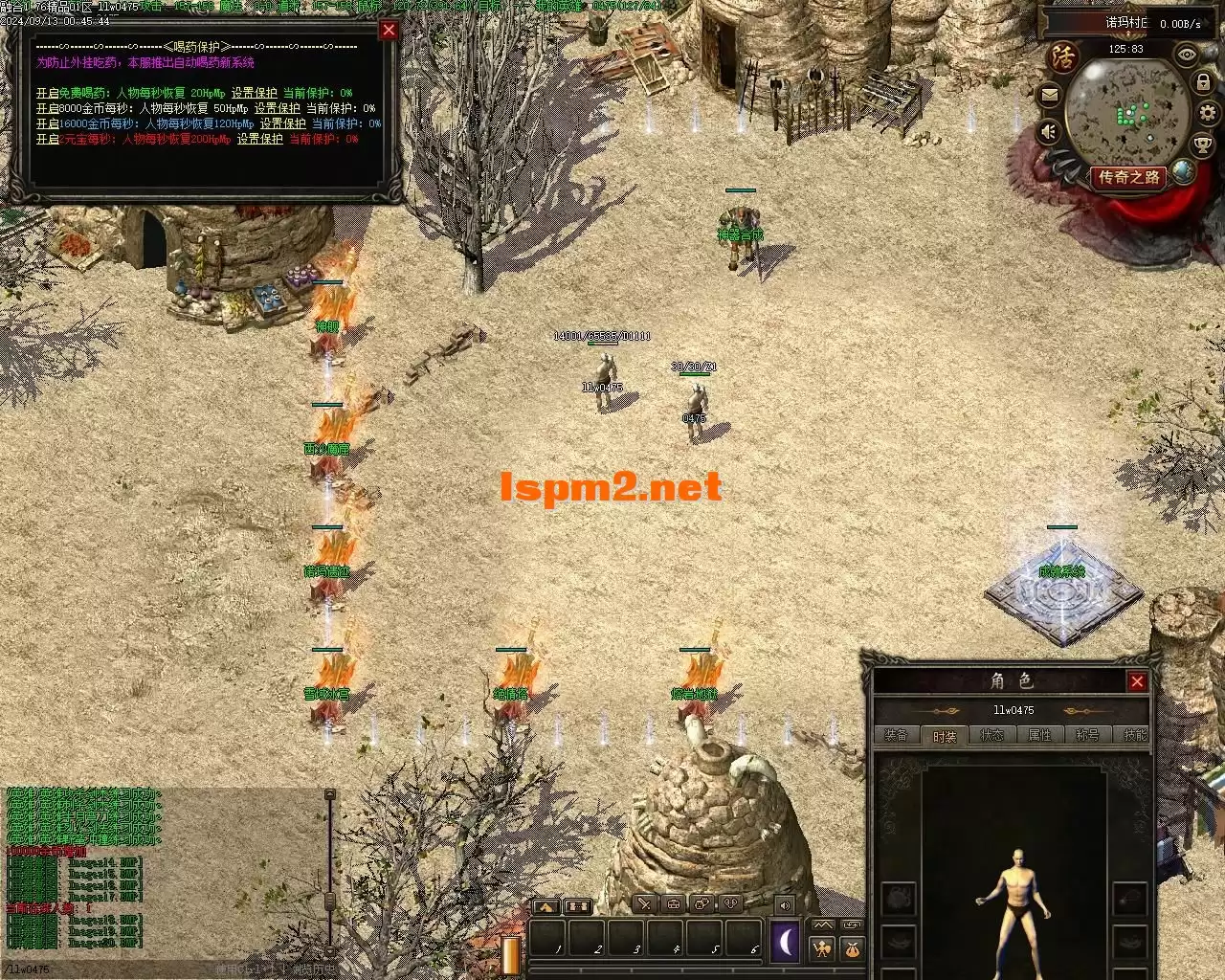Click the padlock icon beside the minimap
Image resolution: width=1225 pixels, height=980 pixels.
1203,83
